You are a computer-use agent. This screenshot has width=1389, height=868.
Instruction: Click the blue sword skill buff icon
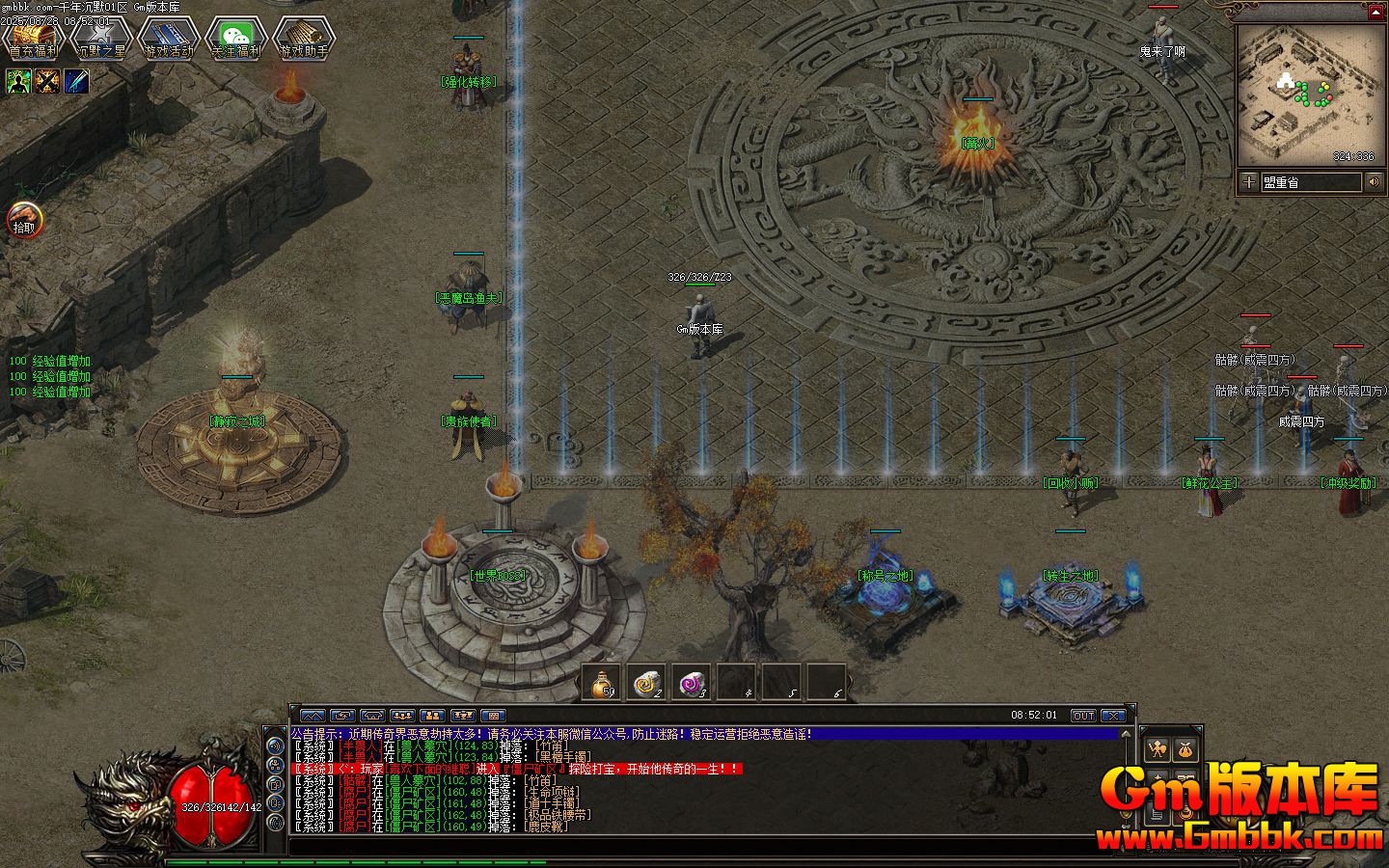(77, 82)
